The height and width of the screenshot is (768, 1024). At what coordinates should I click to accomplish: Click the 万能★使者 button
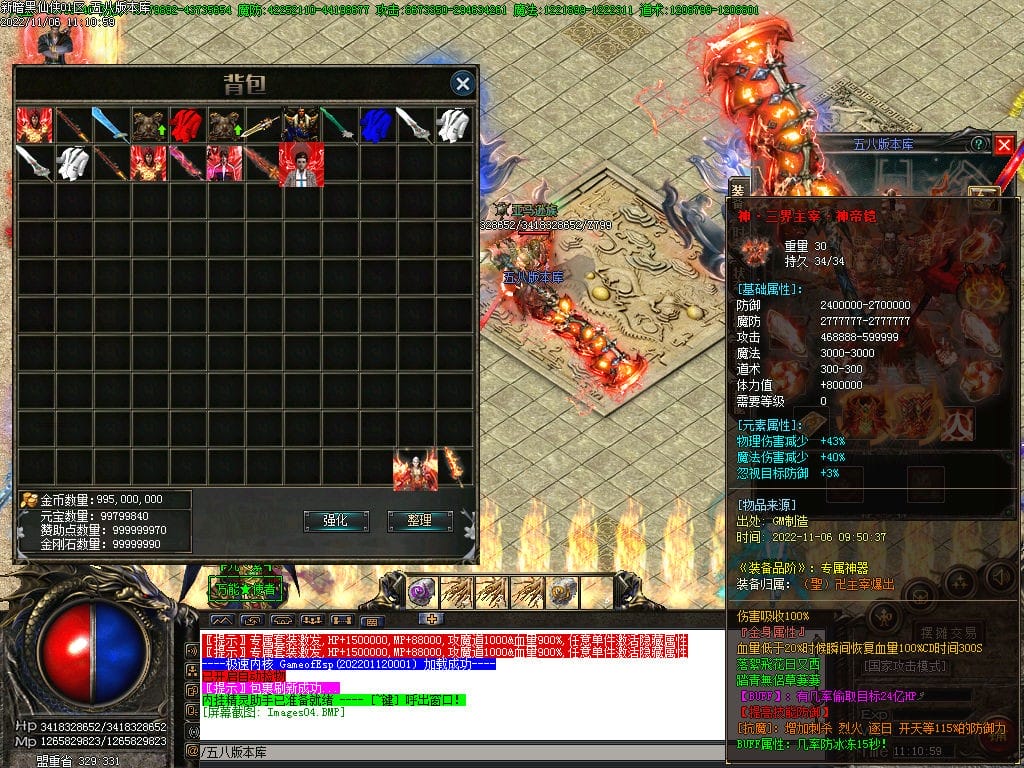pos(247,590)
